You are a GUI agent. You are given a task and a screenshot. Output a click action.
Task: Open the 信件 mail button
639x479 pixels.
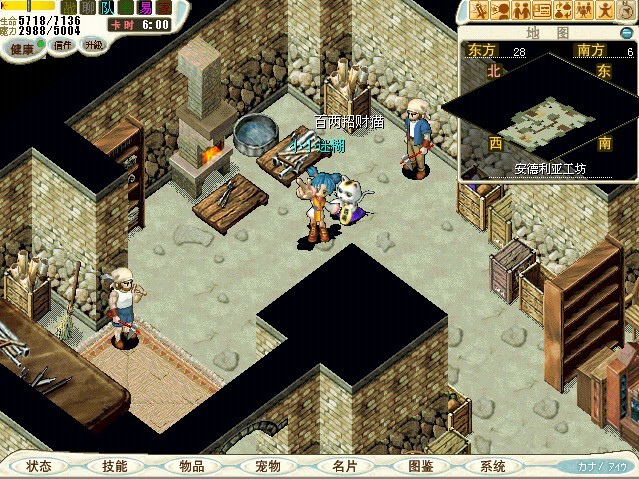coord(63,45)
